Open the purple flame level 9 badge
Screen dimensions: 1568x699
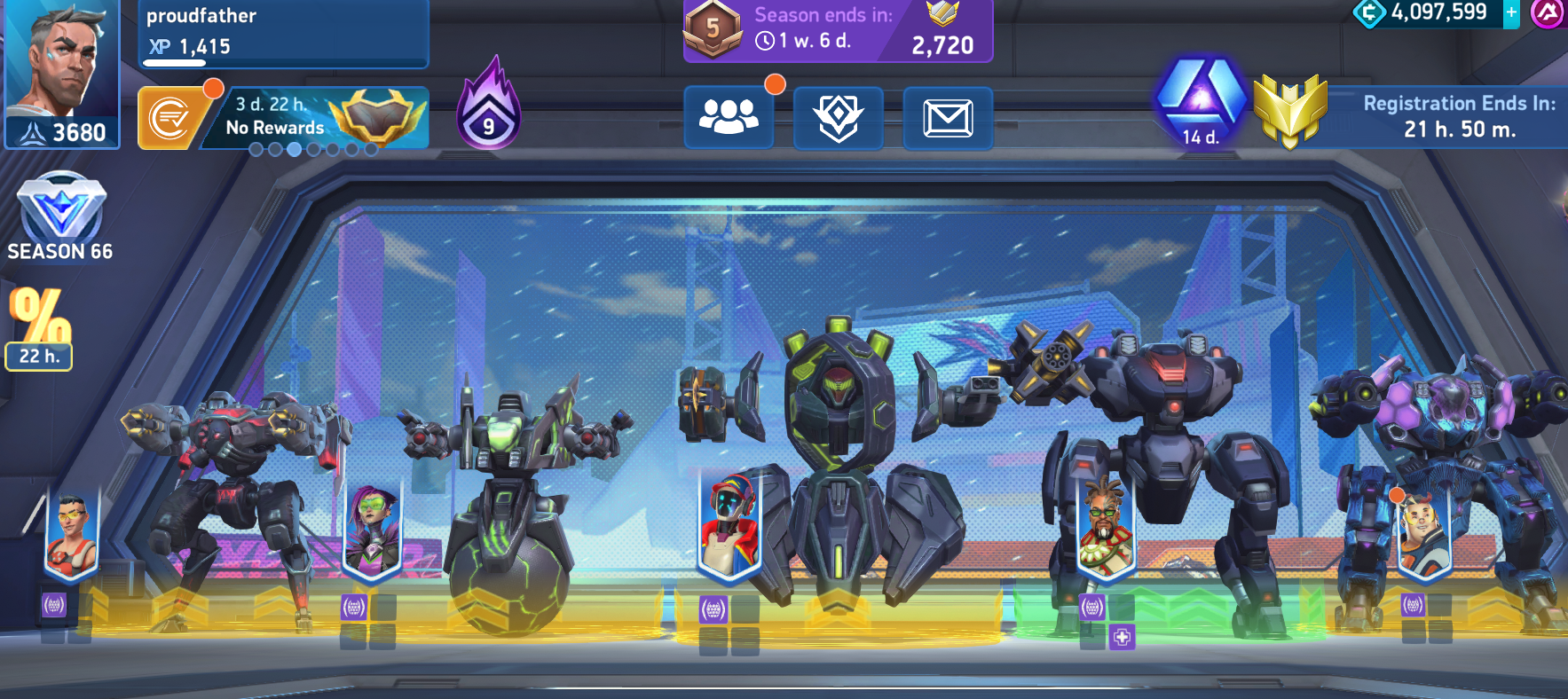click(x=488, y=105)
